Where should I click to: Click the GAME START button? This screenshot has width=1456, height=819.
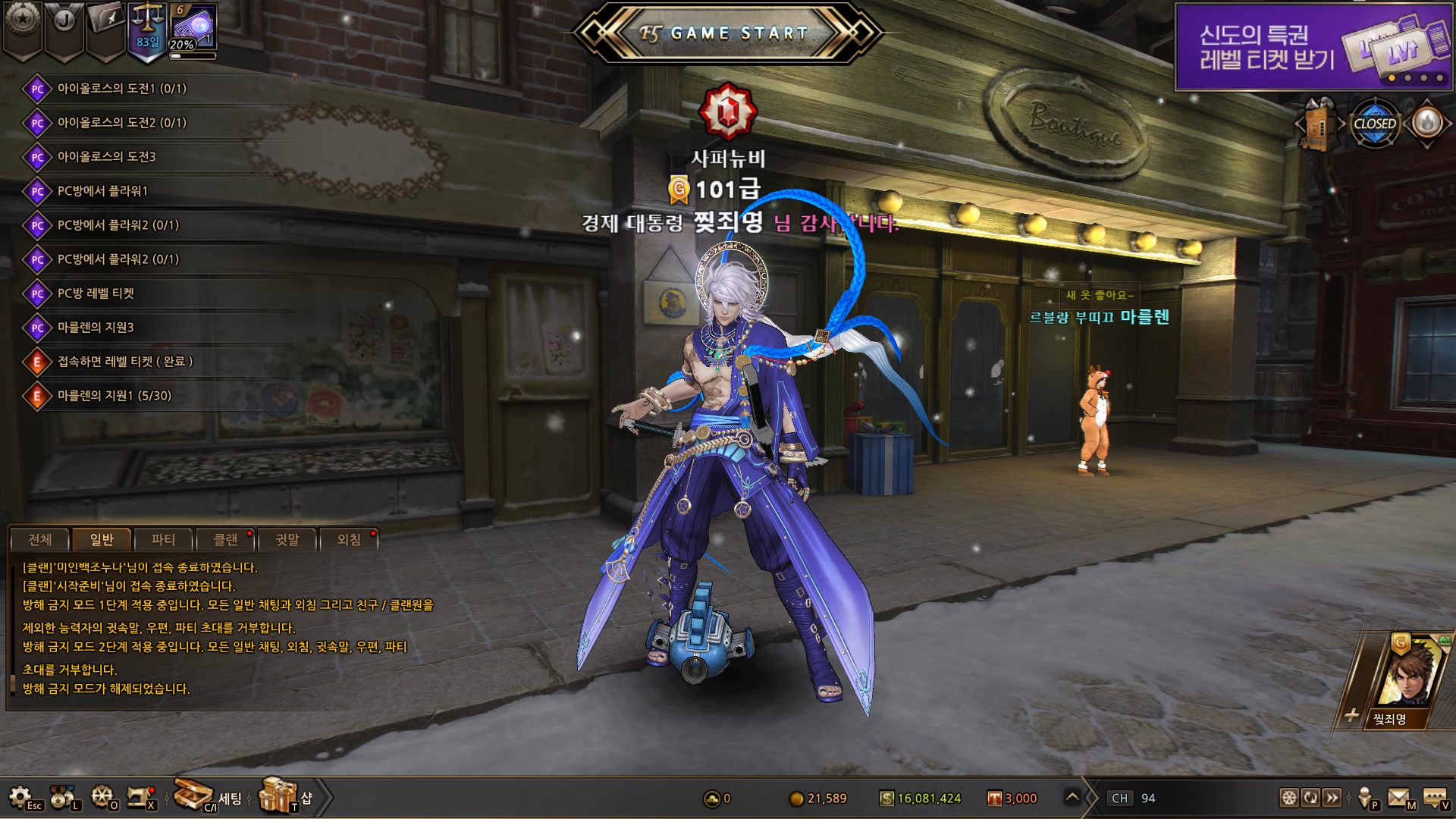pos(728,33)
